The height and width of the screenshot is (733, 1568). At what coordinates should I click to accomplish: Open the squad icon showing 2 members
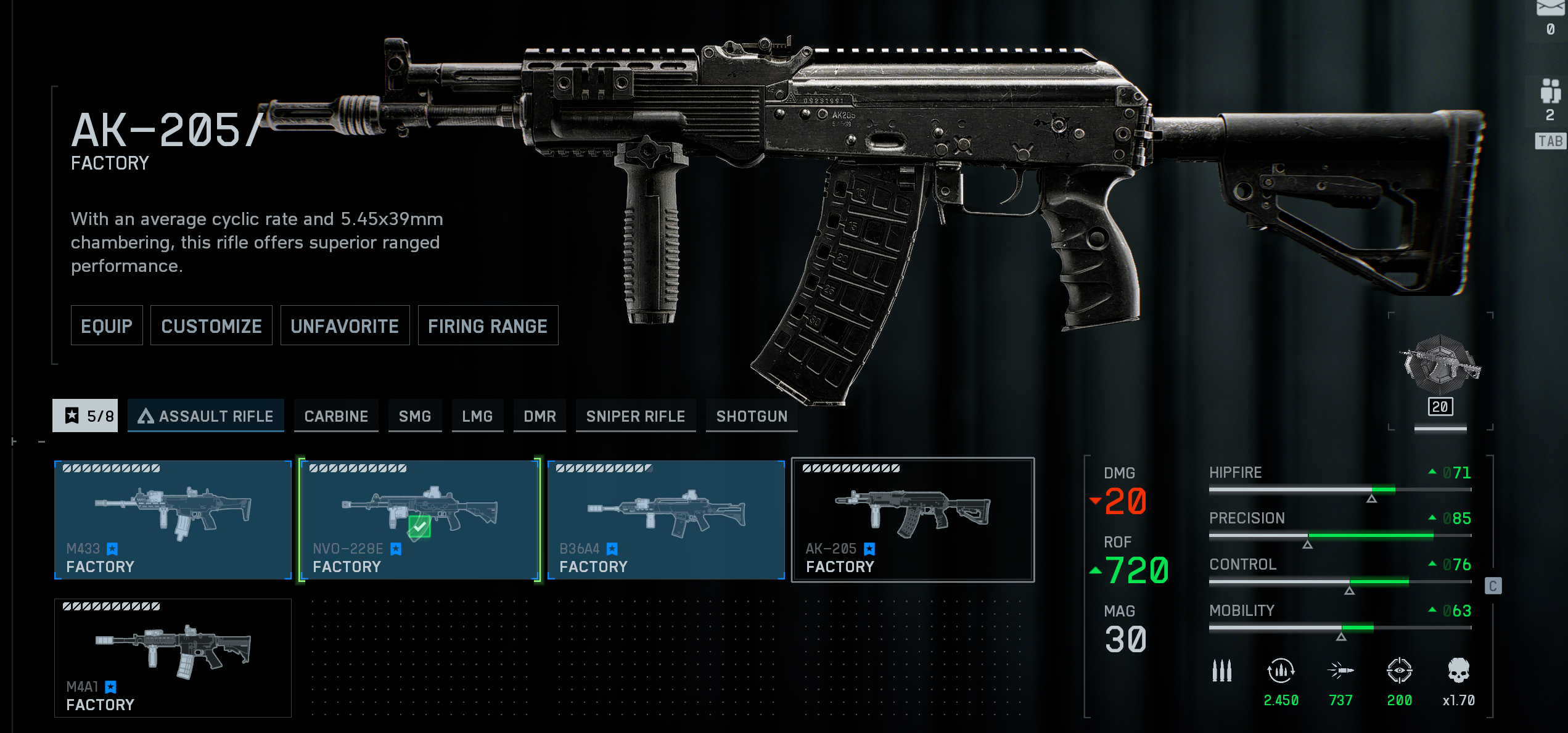click(1550, 99)
